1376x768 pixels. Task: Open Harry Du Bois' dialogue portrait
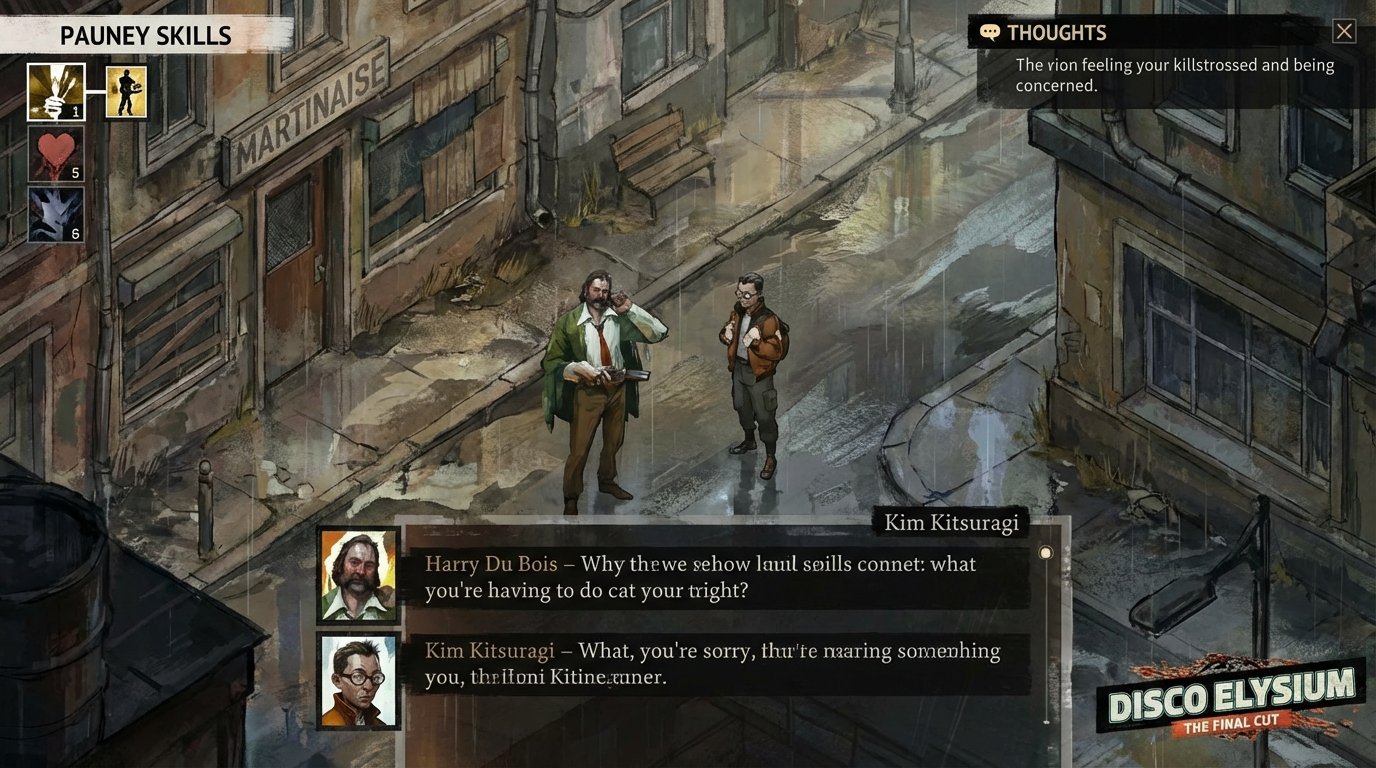[x=358, y=576]
